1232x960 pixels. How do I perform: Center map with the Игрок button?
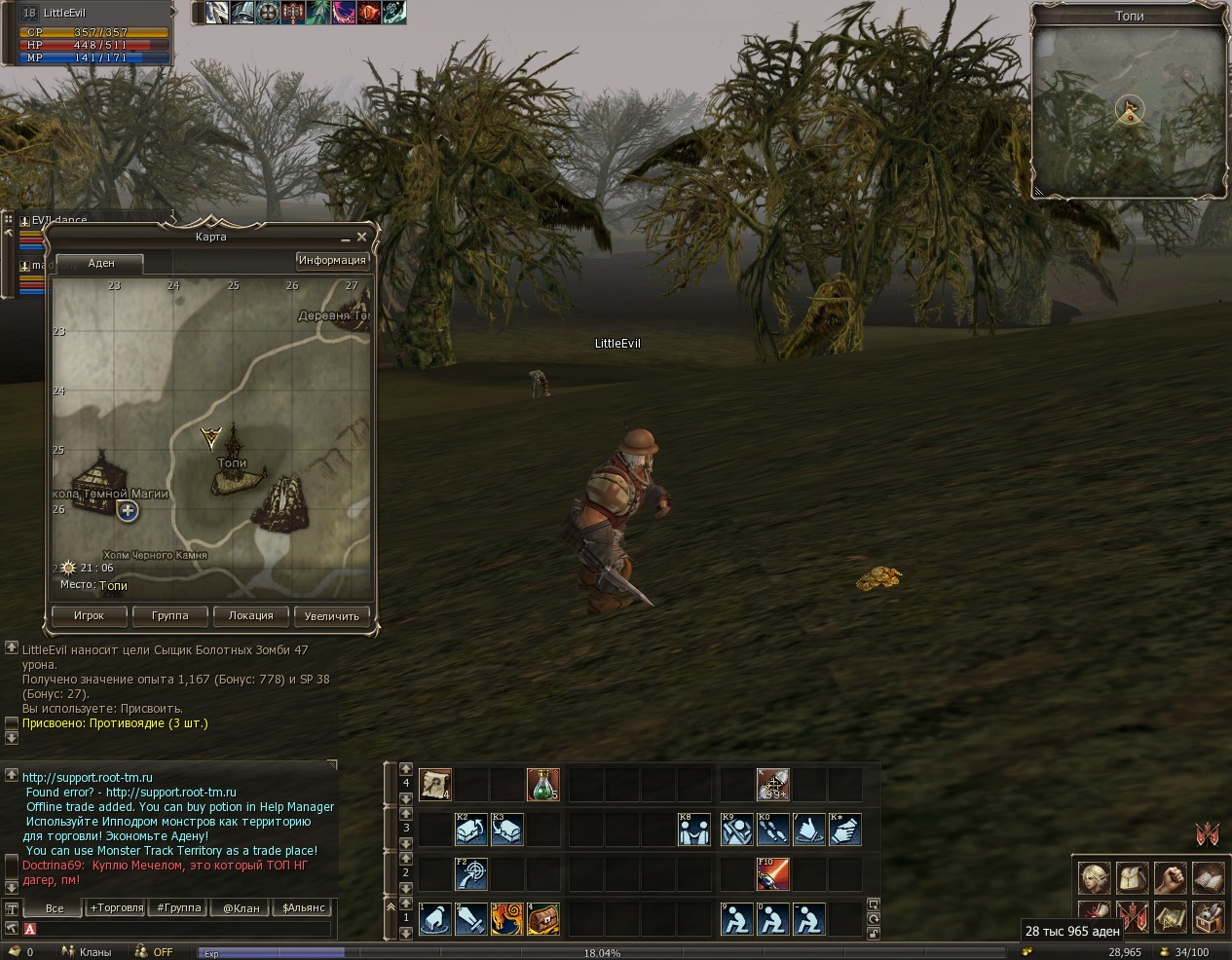[89, 615]
